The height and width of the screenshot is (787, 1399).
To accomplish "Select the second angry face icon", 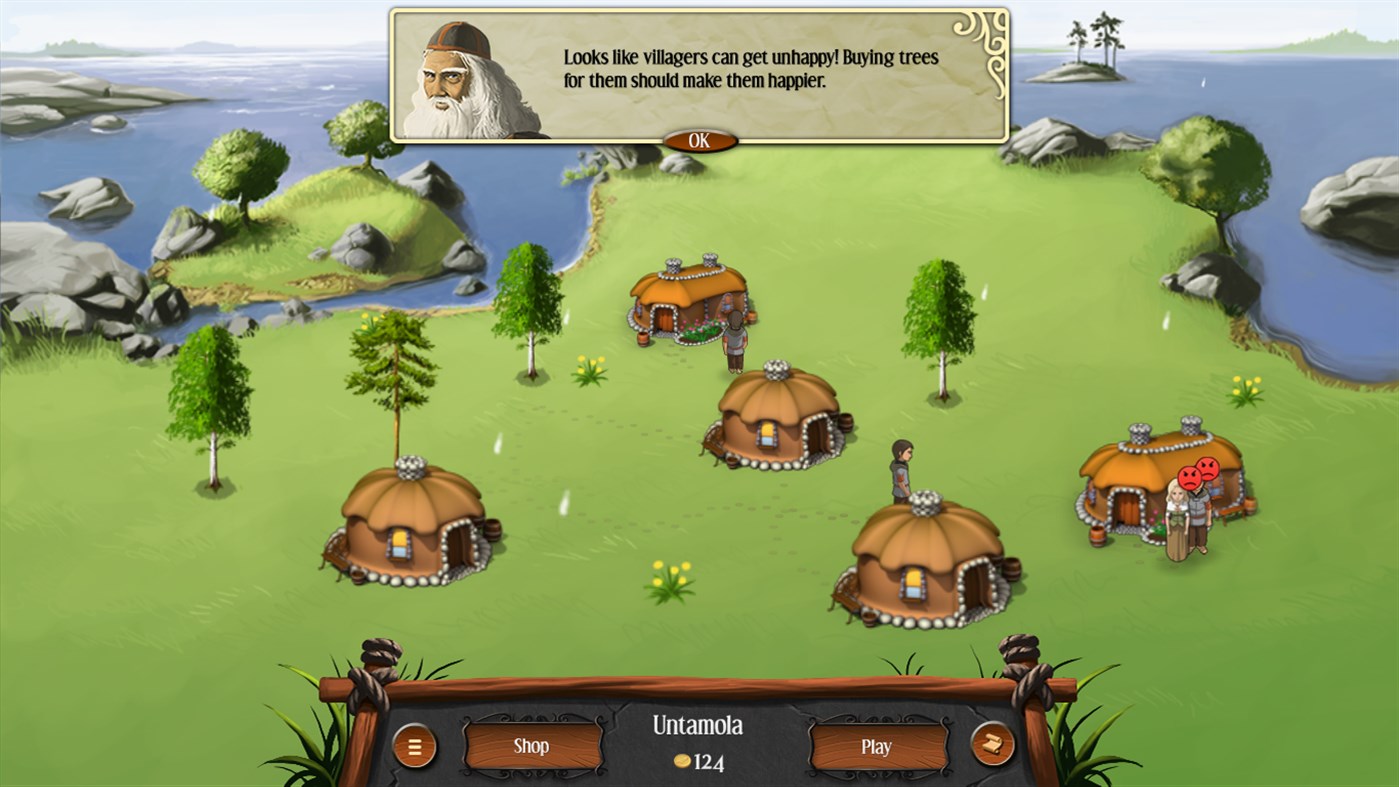I will [x=1208, y=467].
